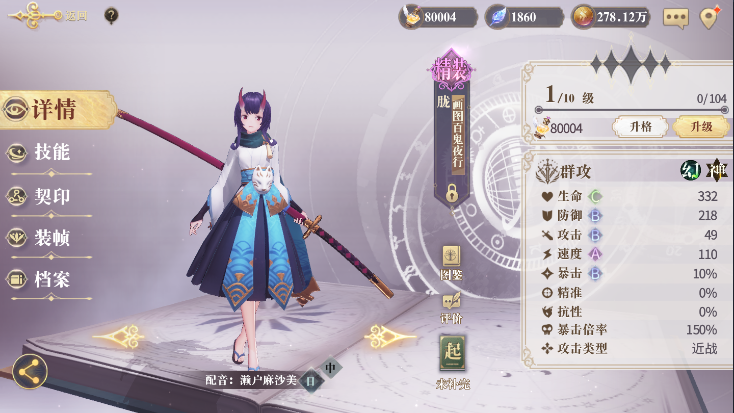The height and width of the screenshot is (413, 734).
Task: Add more blue gem currency (1860)
Action: (522, 17)
